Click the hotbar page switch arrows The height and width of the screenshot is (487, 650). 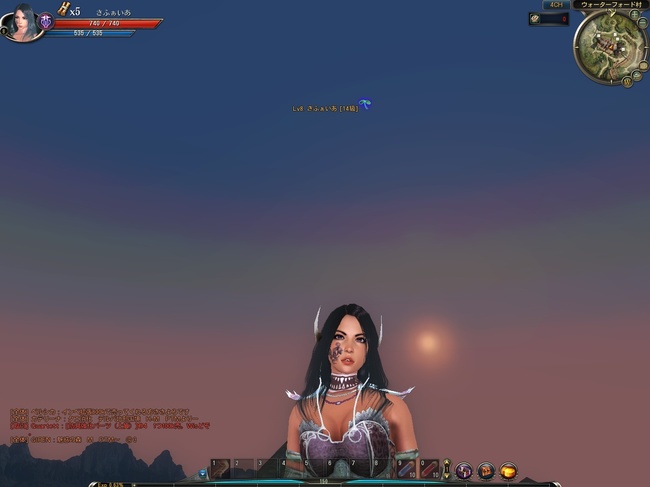pos(446,468)
